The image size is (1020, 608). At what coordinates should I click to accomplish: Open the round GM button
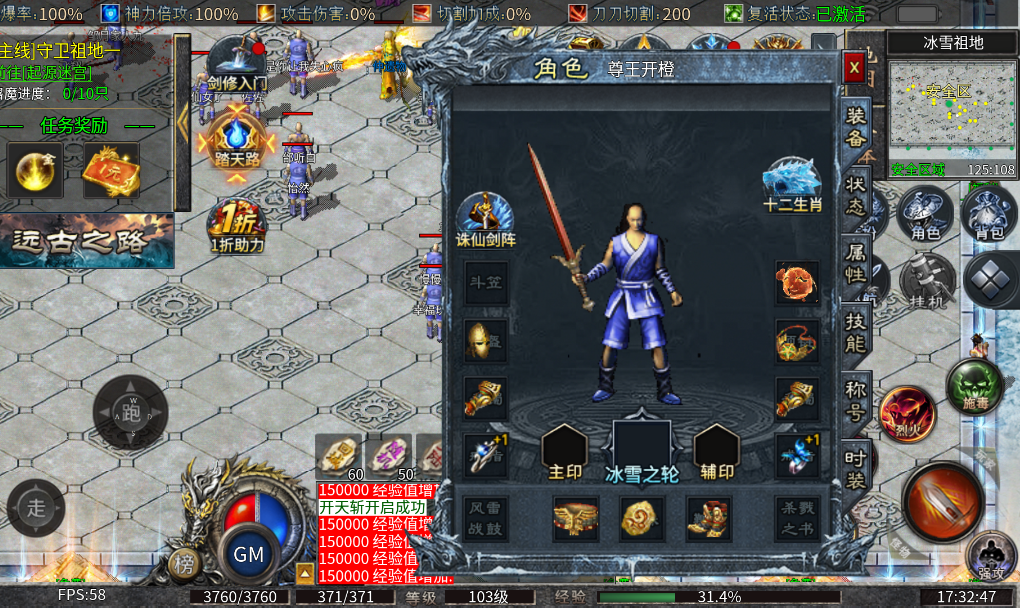pos(248,553)
